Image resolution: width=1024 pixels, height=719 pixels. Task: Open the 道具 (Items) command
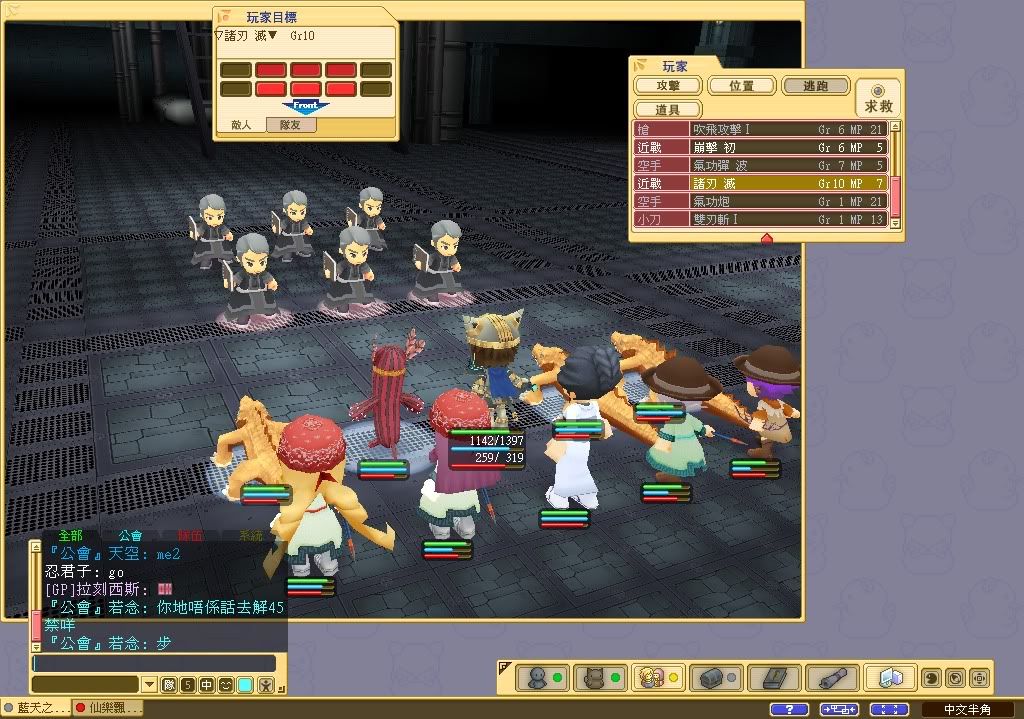click(667, 109)
